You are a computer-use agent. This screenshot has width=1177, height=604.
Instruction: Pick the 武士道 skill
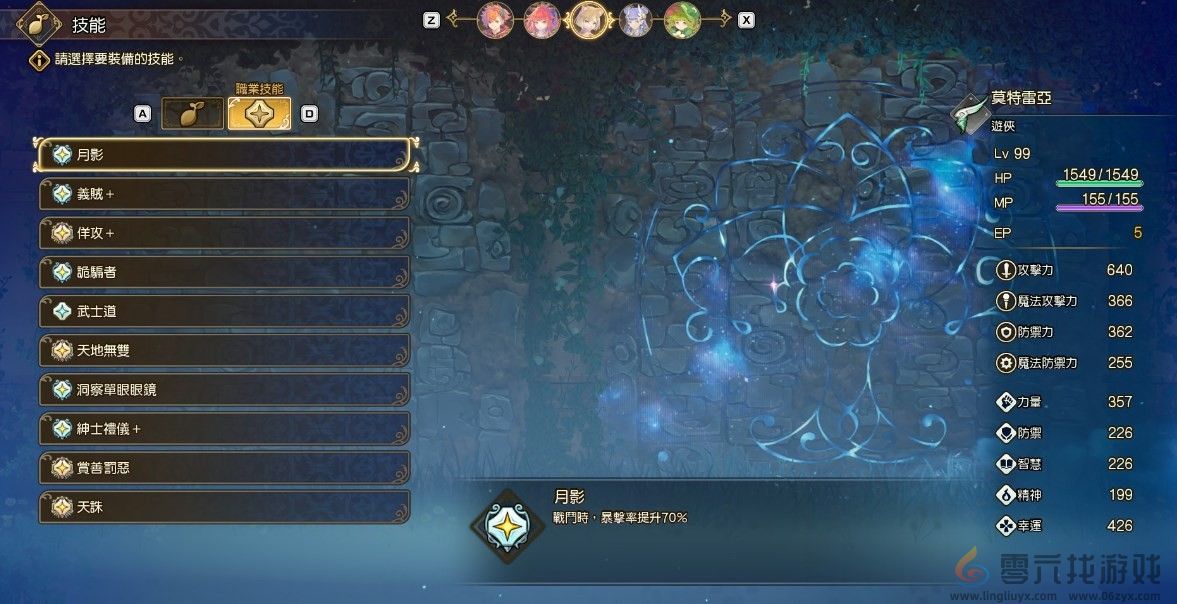click(225, 311)
